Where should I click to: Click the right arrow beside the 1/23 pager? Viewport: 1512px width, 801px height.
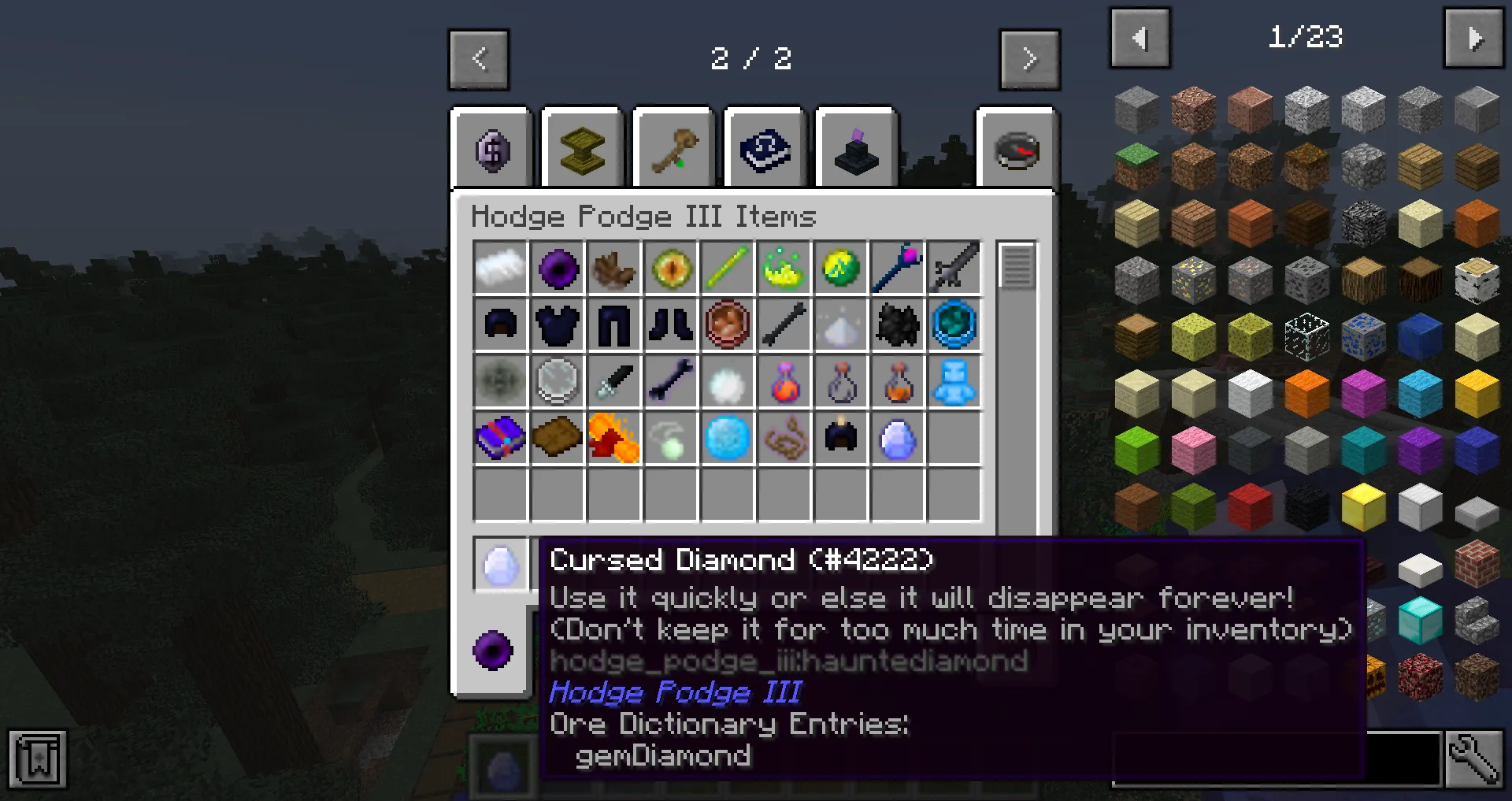pyautogui.click(x=1476, y=38)
